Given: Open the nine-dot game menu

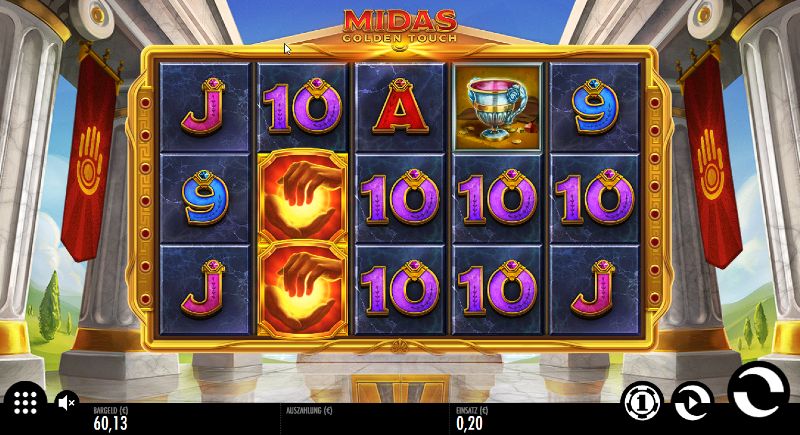Looking at the screenshot, I should [26, 402].
